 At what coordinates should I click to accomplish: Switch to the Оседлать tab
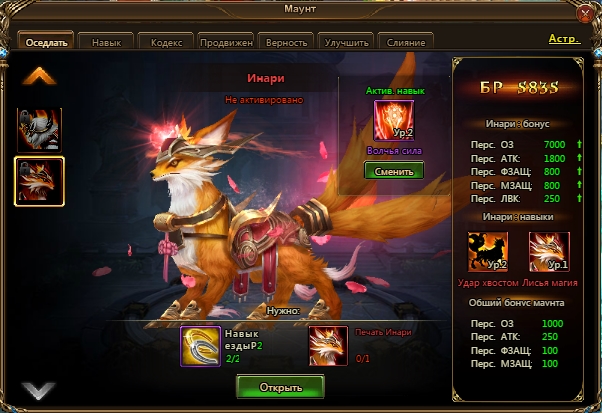click(47, 43)
